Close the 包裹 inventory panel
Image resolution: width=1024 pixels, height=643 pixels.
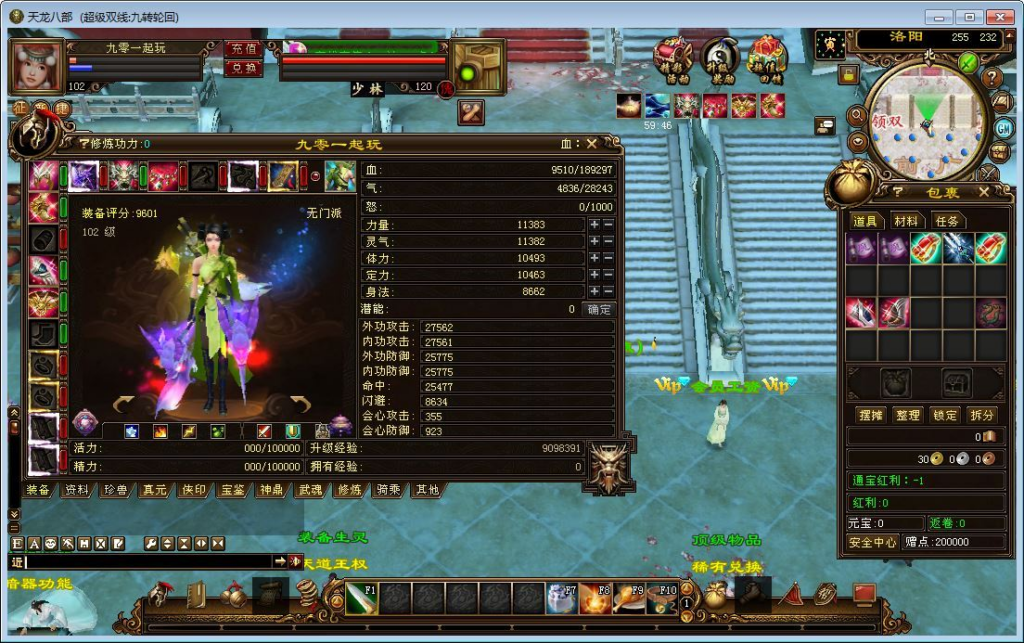point(984,192)
